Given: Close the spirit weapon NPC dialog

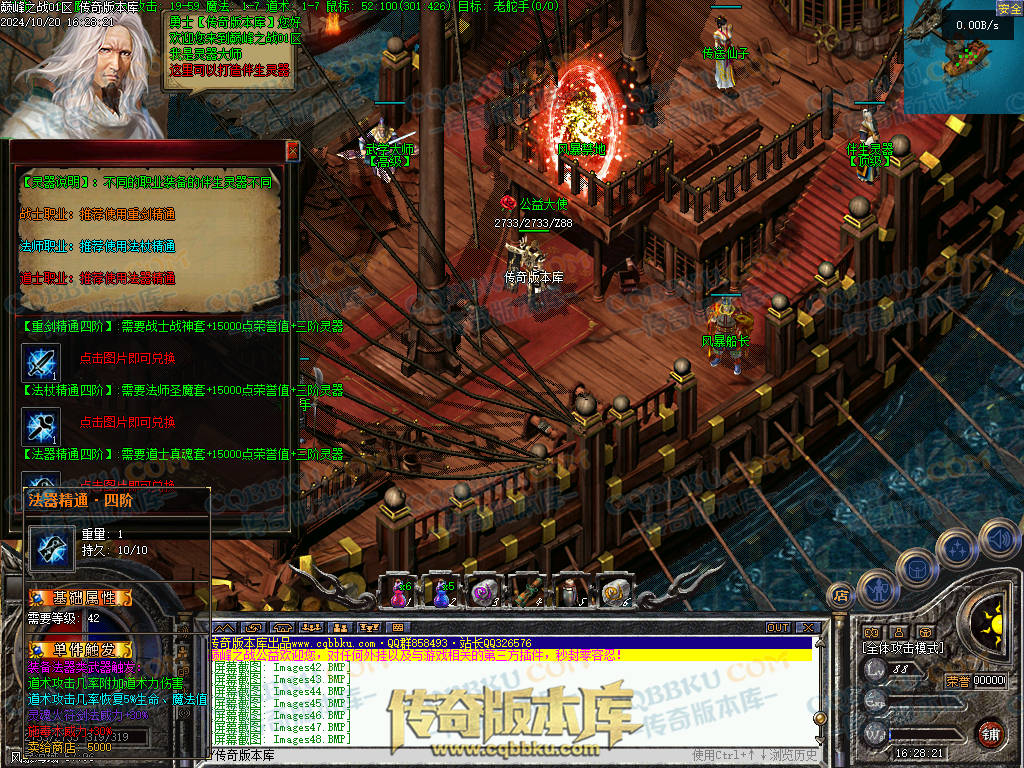Looking at the screenshot, I should 292,151.
